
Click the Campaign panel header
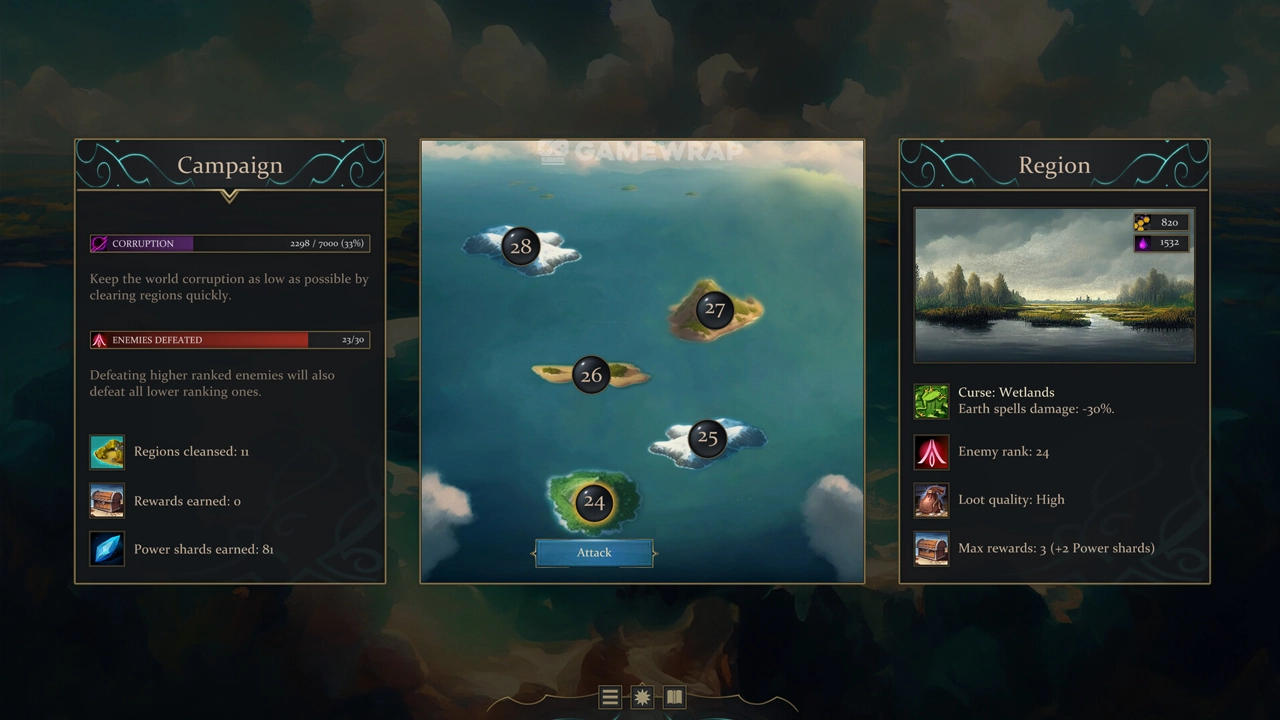tap(230, 166)
